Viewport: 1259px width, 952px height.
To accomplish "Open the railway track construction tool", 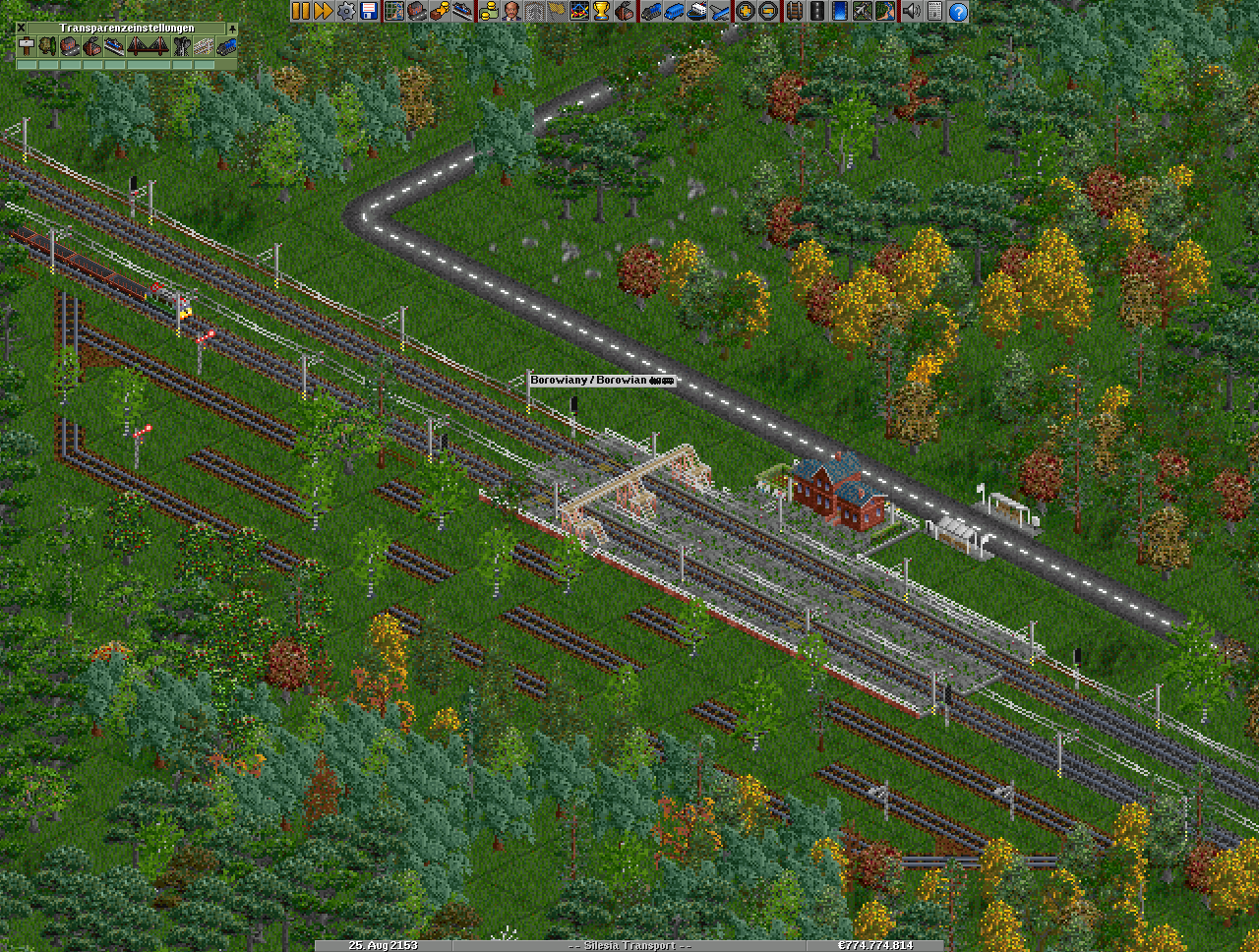I will pyautogui.click(x=793, y=12).
